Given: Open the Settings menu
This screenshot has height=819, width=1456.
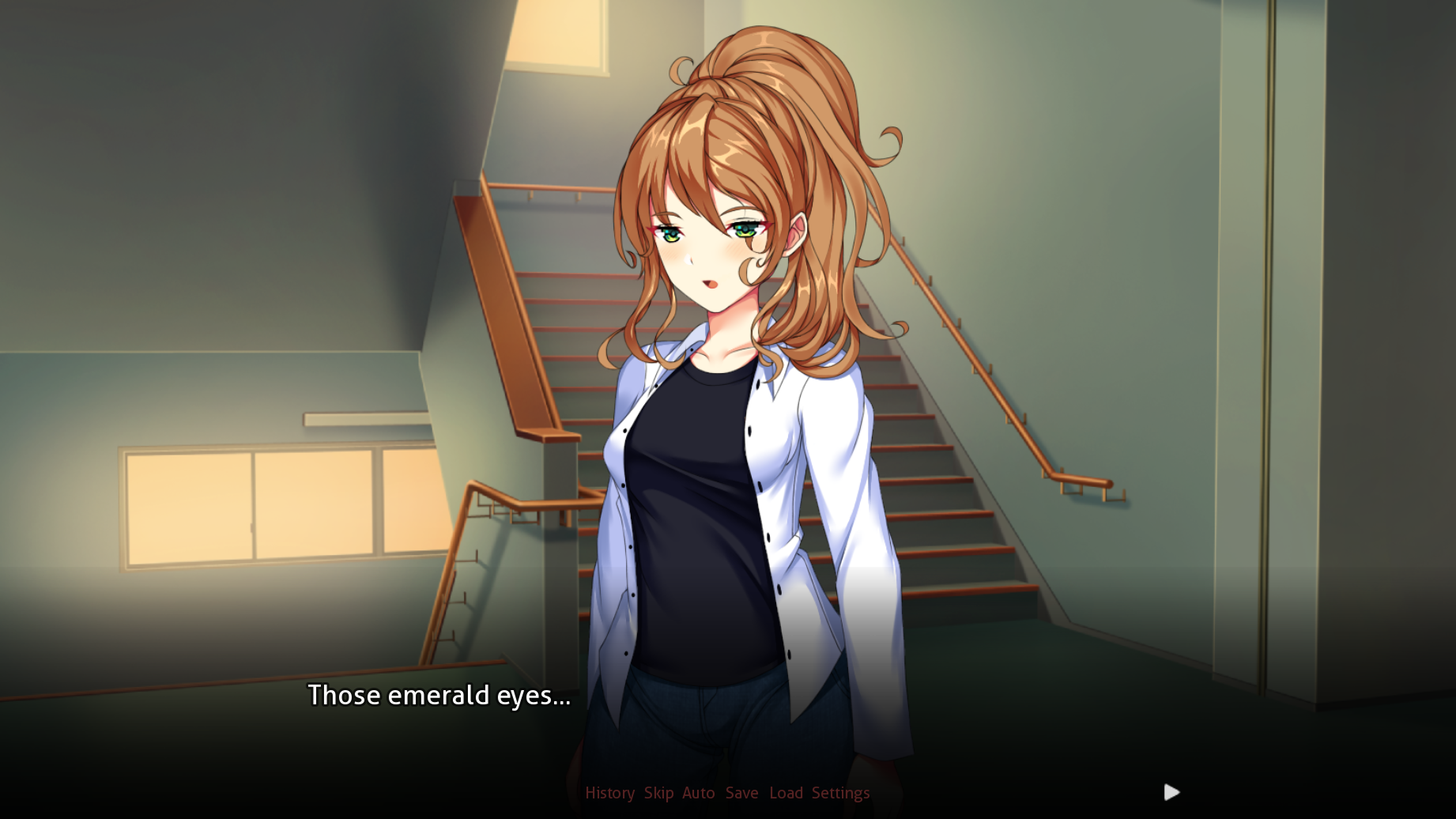Looking at the screenshot, I should point(840,793).
